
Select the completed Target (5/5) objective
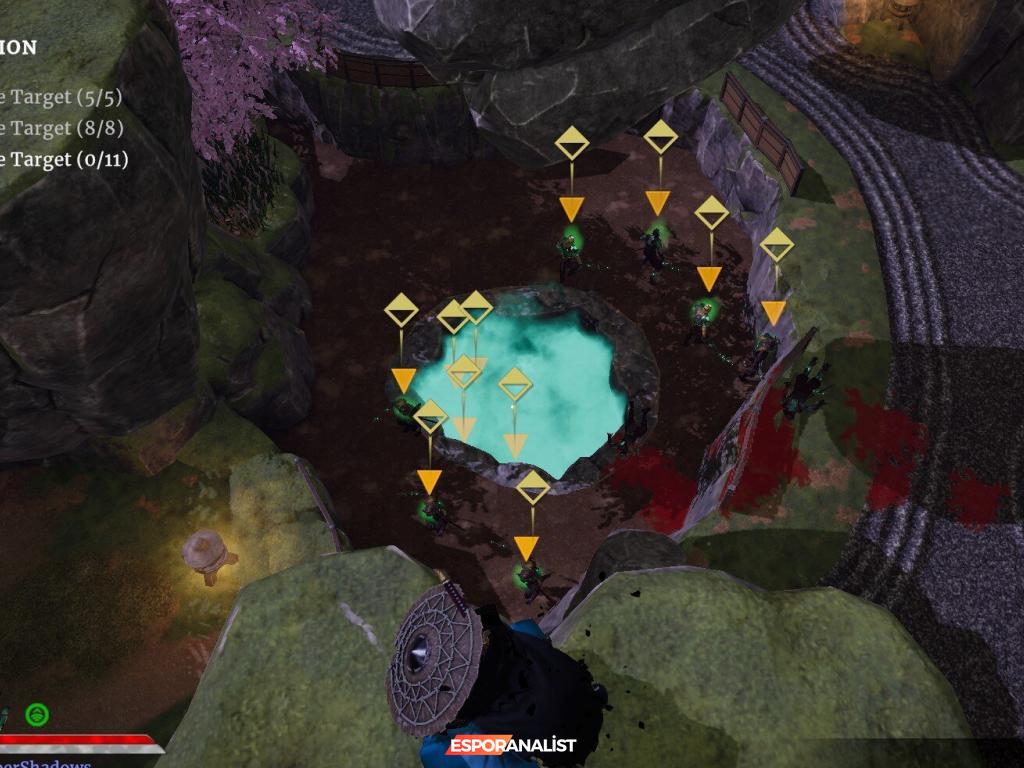click(x=62, y=97)
